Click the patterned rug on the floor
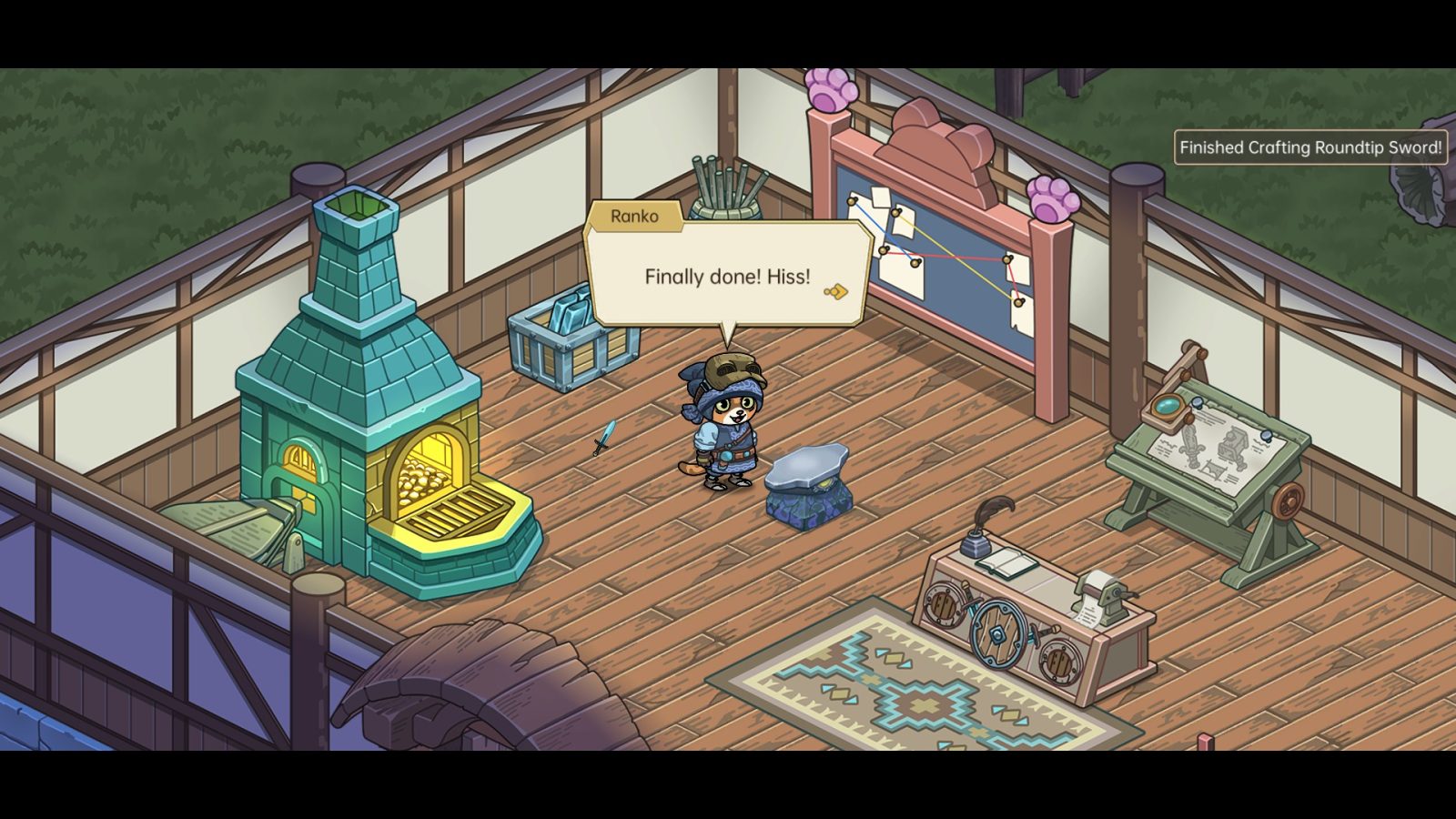1456x819 pixels. [919, 701]
